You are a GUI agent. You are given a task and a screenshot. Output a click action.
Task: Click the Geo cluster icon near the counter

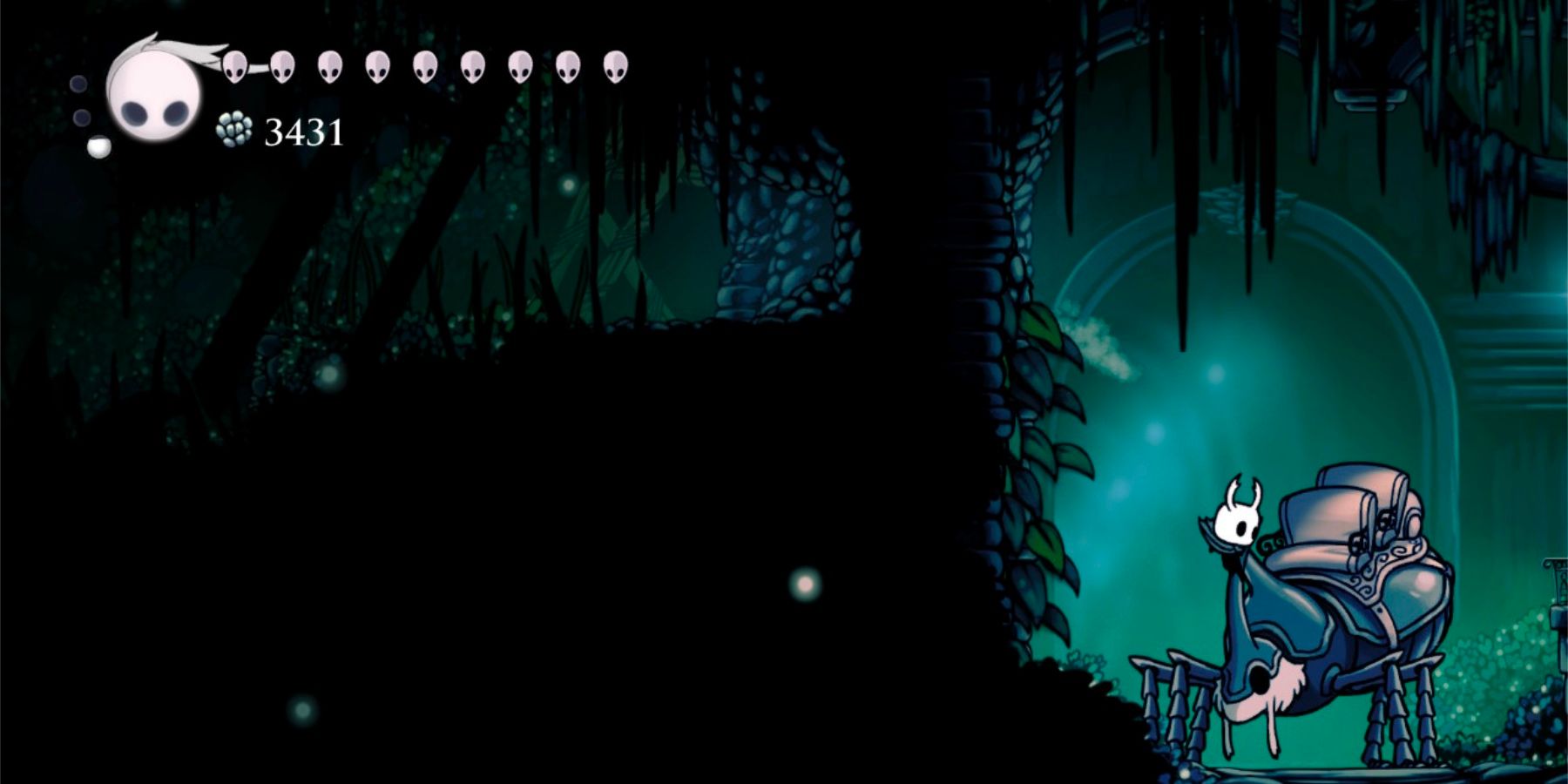pos(232,131)
